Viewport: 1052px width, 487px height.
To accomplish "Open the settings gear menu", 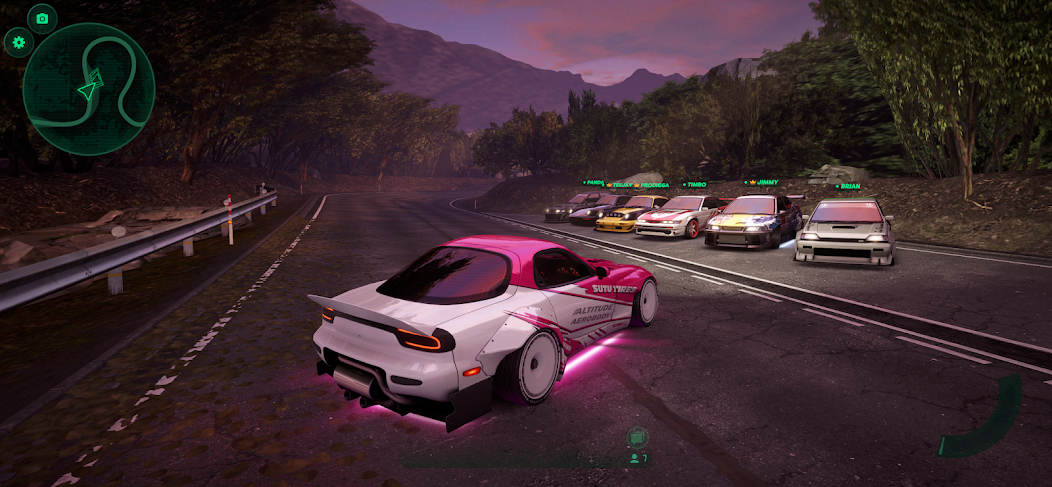I will (18, 42).
